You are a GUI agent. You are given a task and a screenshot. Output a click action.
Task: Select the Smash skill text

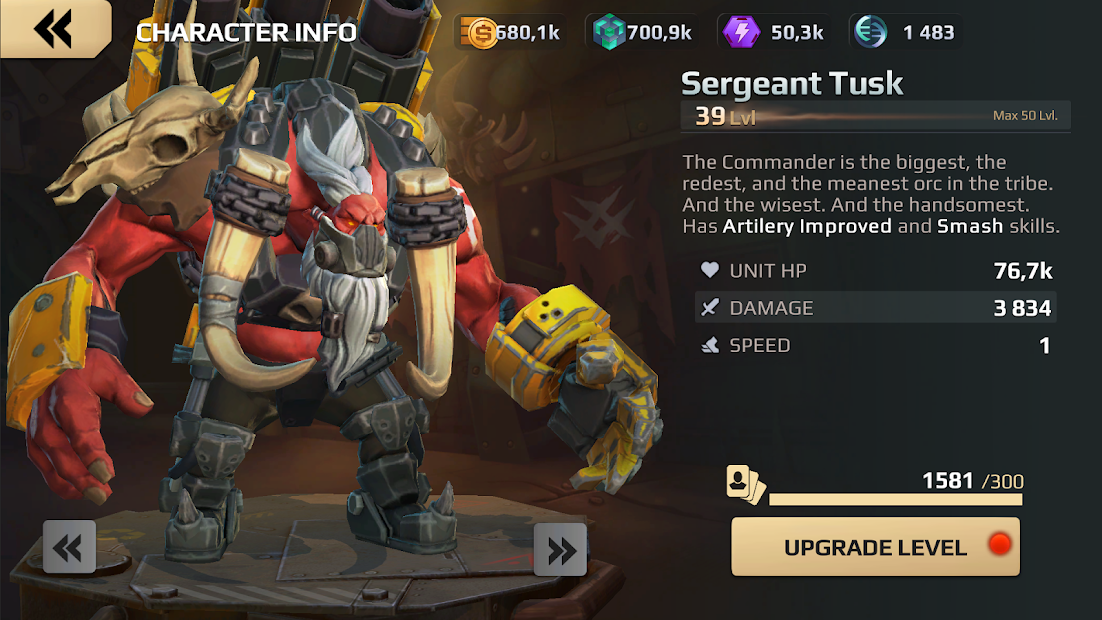[970, 226]
